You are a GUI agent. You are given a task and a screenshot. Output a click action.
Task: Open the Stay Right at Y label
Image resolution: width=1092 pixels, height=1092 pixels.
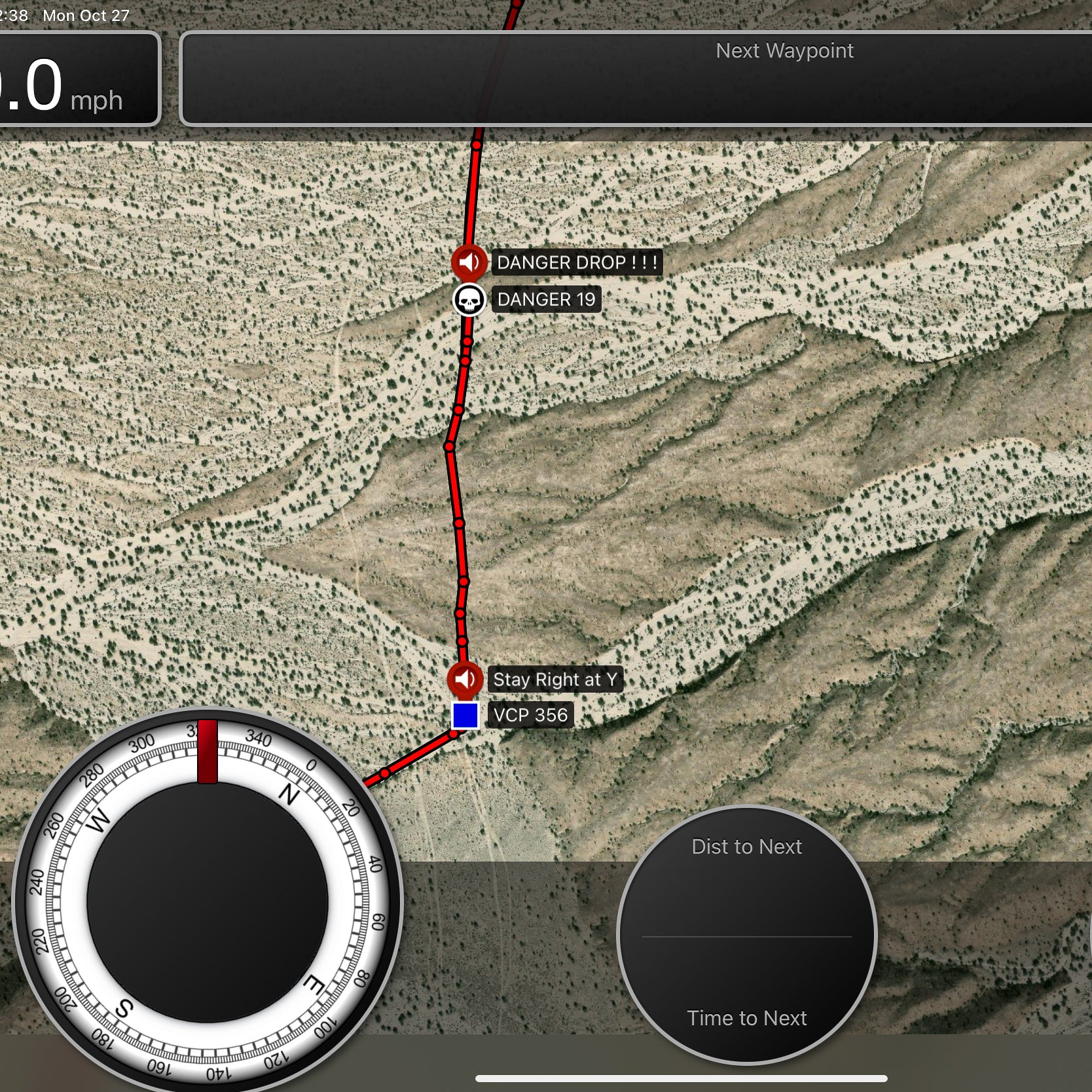pyautogui.click(x=555, y=680)
